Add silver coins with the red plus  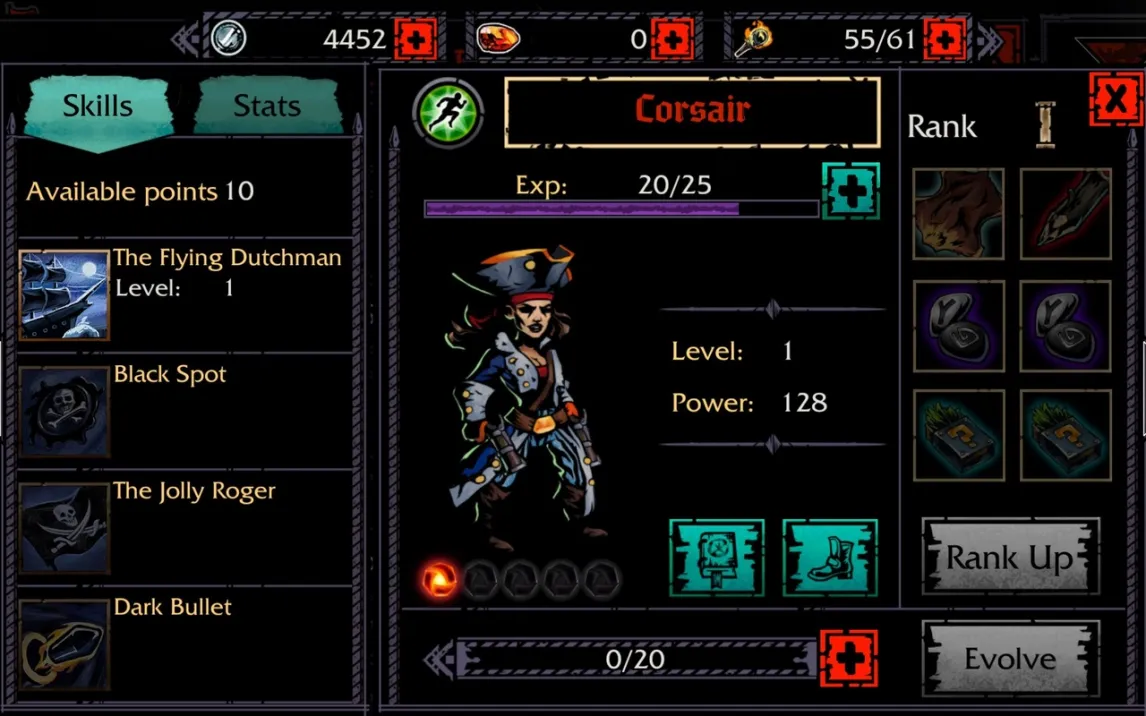tap(415, 40)
